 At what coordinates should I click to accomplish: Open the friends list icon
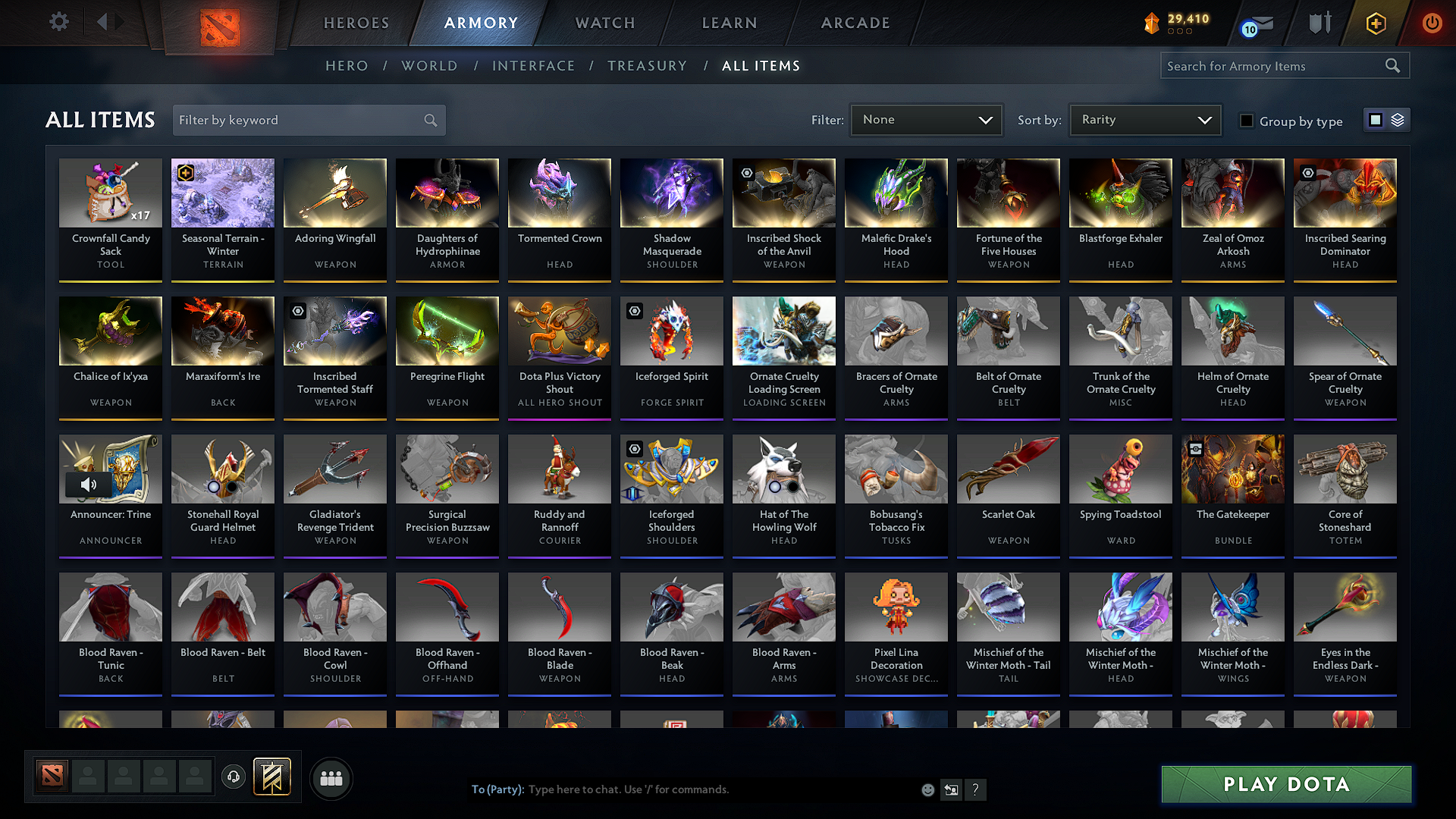pos(332,778)
